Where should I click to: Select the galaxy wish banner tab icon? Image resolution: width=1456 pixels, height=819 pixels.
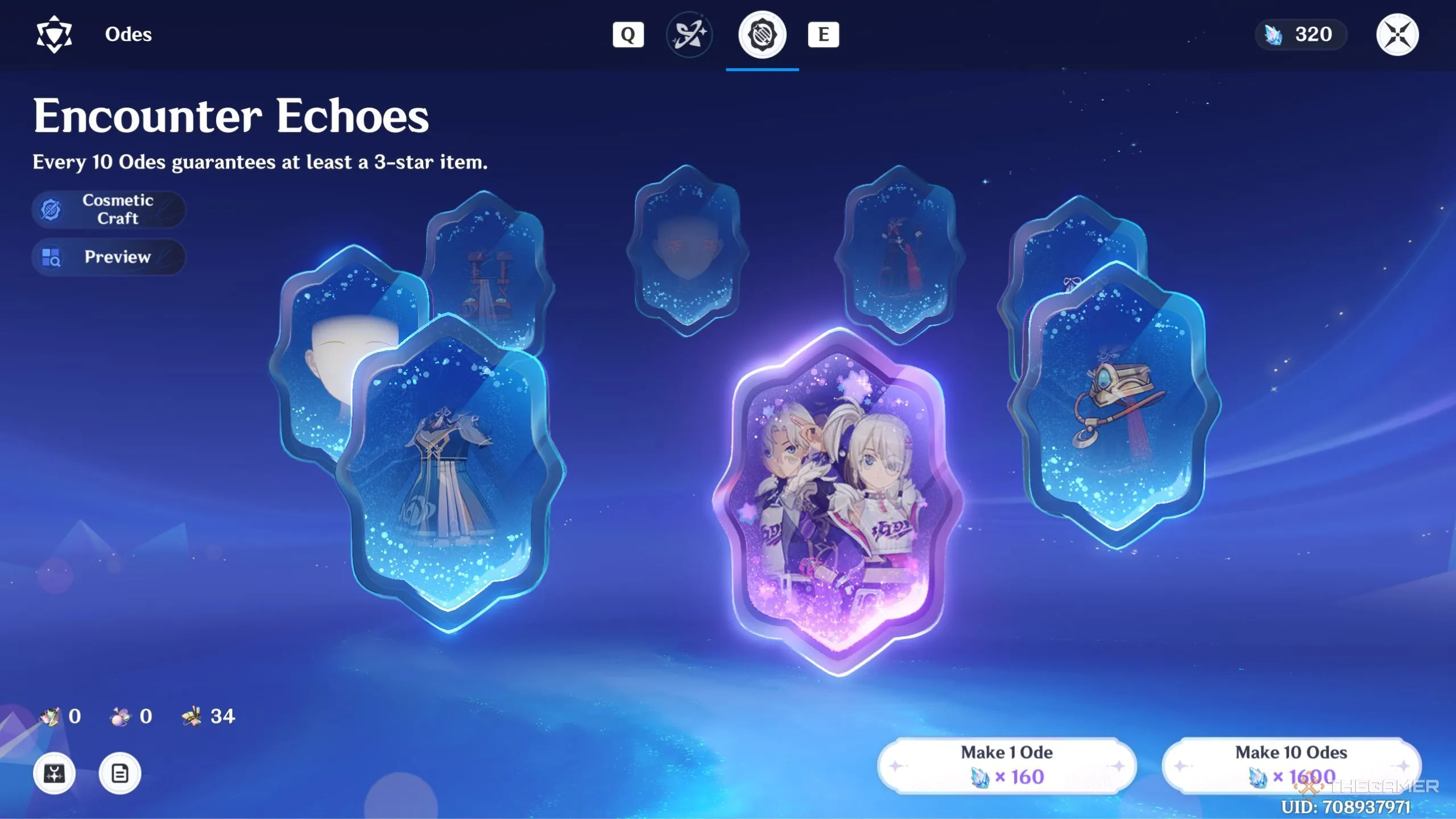pos(689,34)
